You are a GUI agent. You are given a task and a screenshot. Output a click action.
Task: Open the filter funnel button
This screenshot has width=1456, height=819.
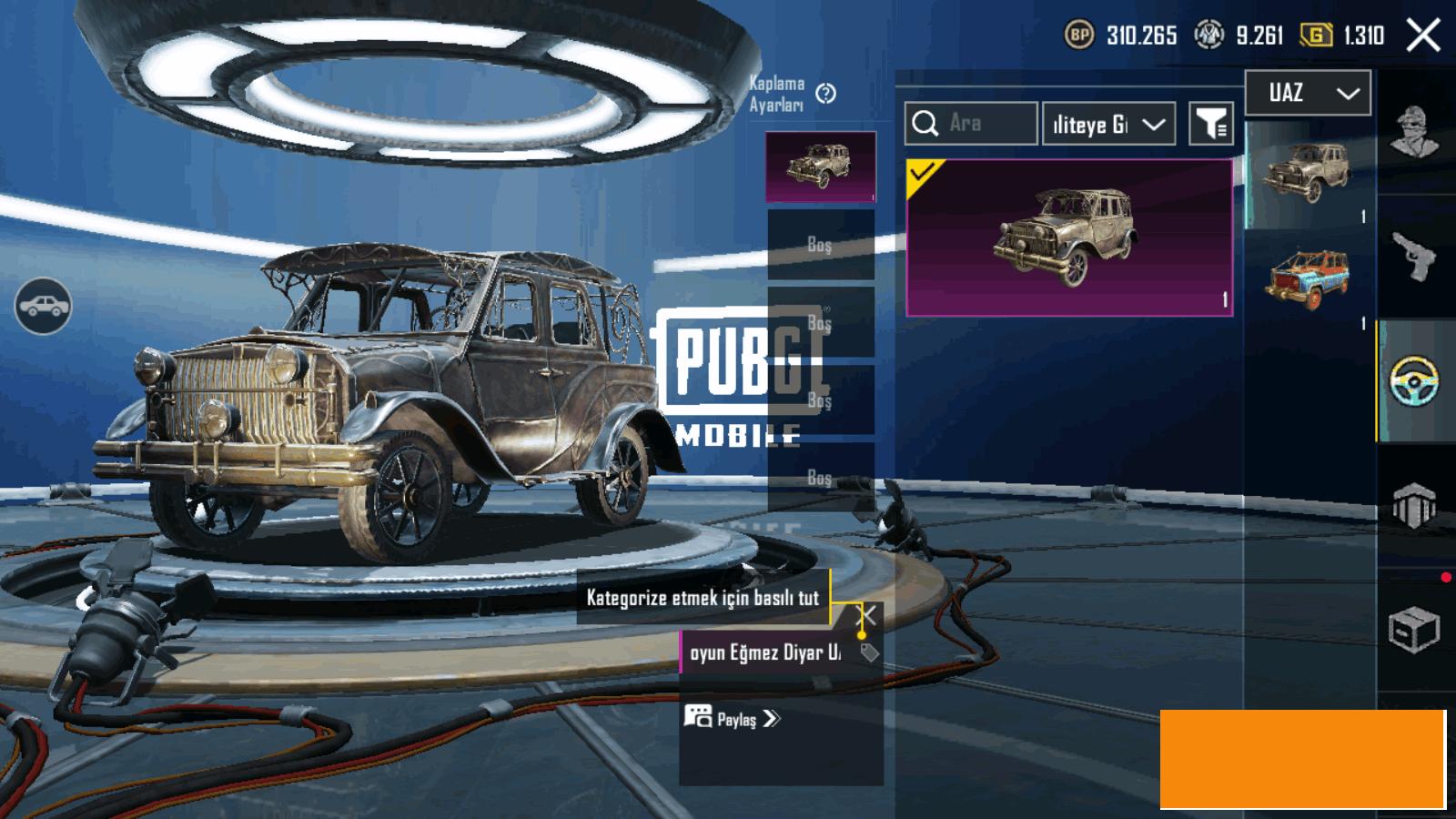[1211, 124]
